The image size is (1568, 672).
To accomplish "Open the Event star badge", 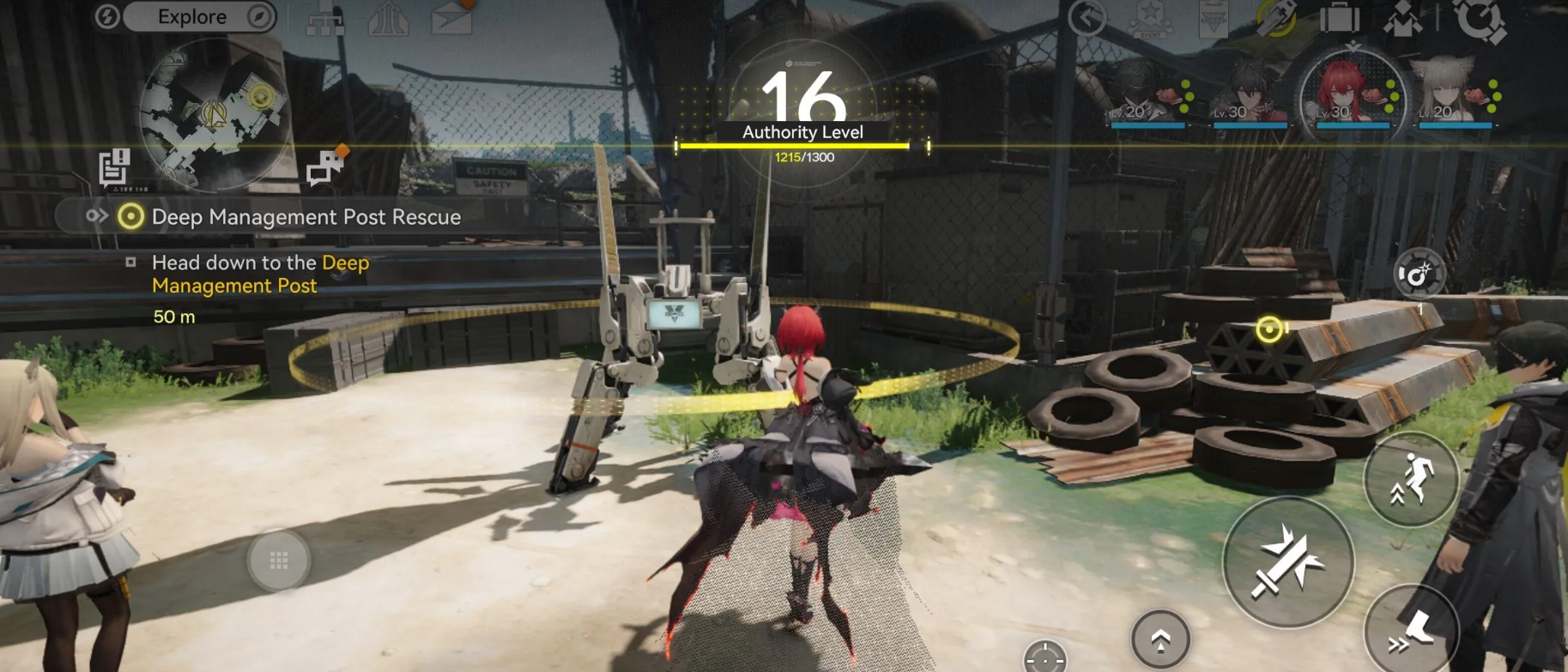I will click(x=1151, y=19).
